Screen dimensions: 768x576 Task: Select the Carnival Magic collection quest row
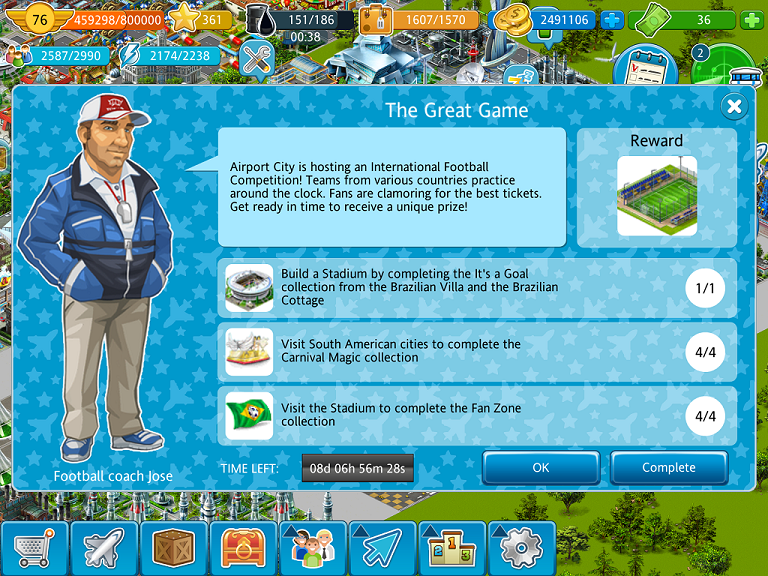point(478,352)
